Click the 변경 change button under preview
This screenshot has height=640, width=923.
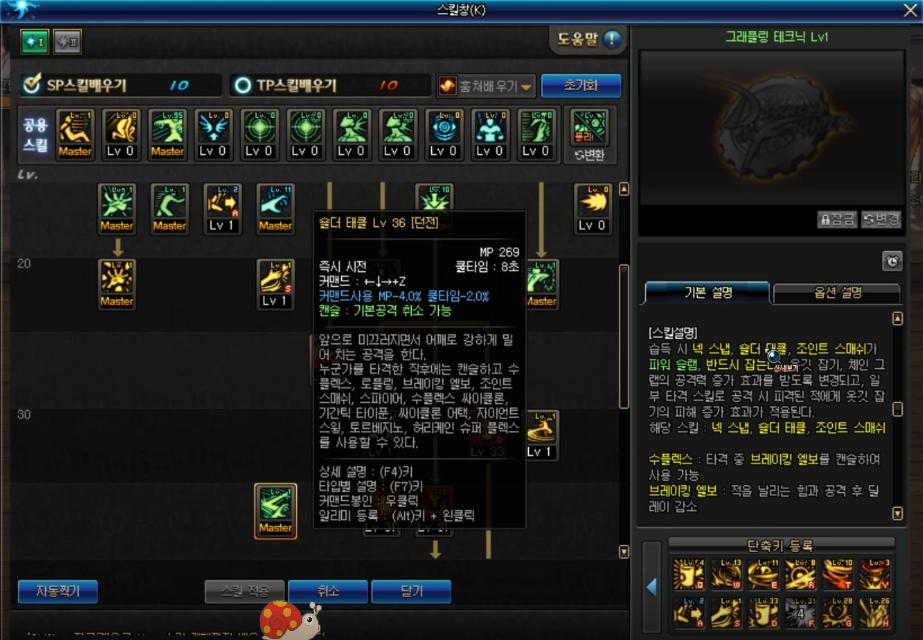coord(880,219)
